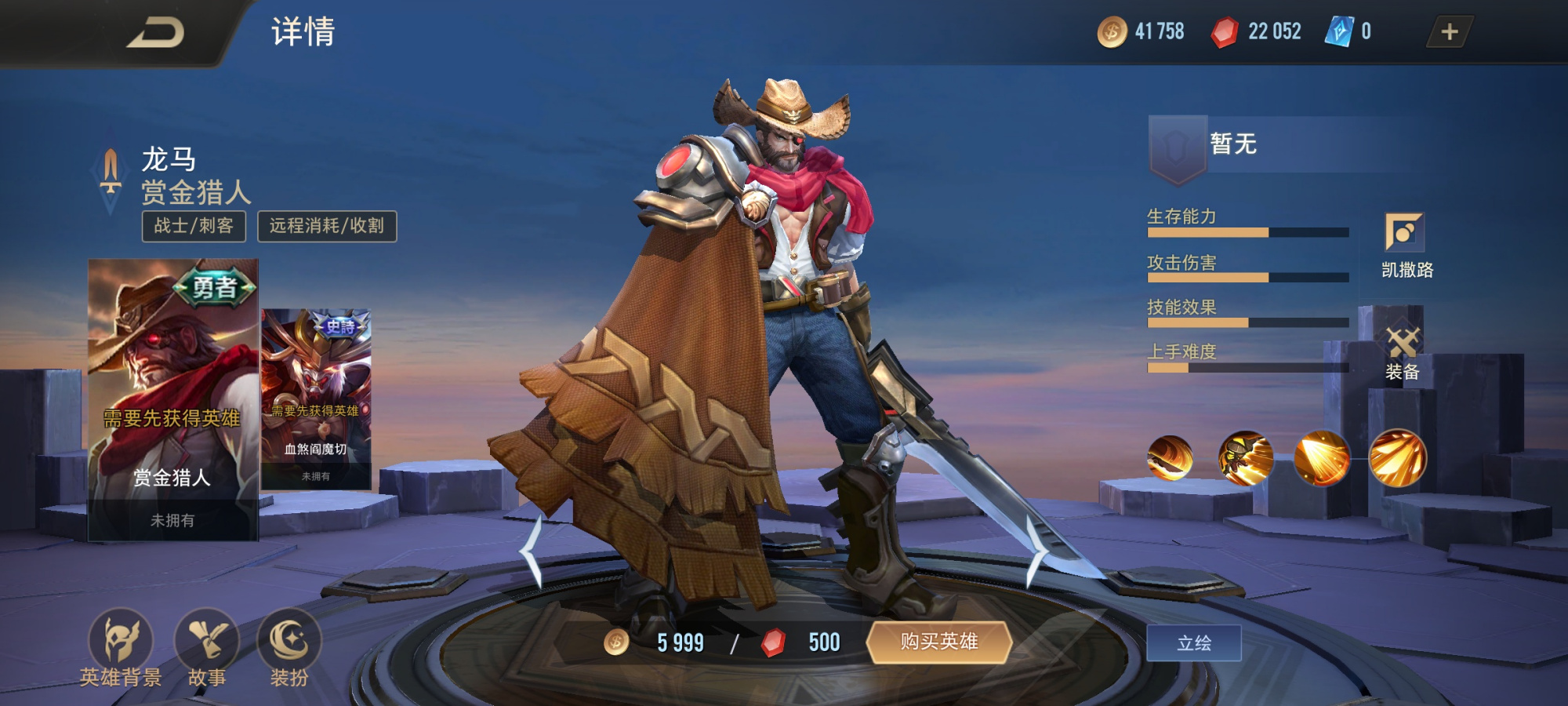View the third skill with golden slash
Image resolution: width=1568 pixels, height=706 pixels.
[1321, 458]
